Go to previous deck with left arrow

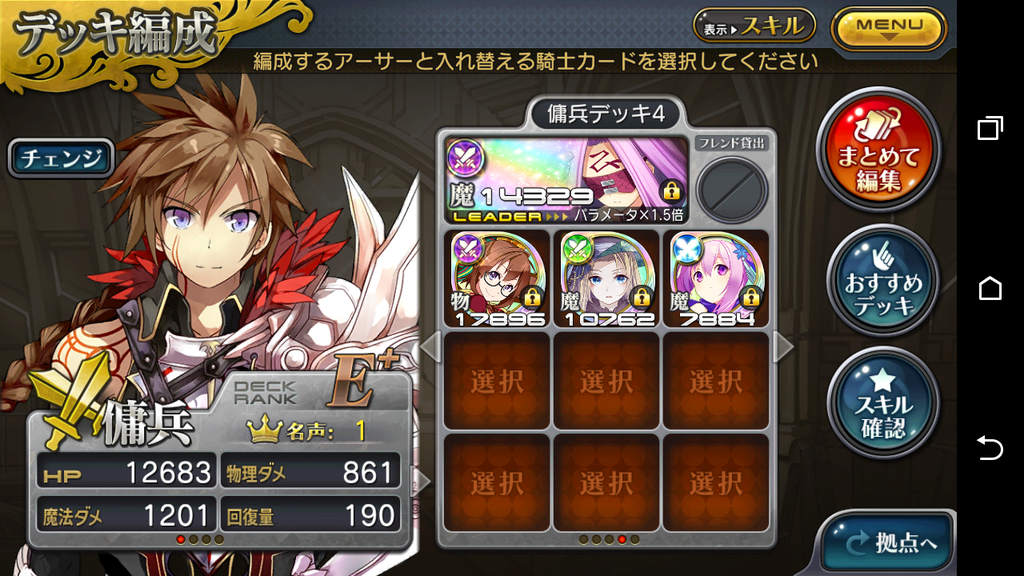429,347
